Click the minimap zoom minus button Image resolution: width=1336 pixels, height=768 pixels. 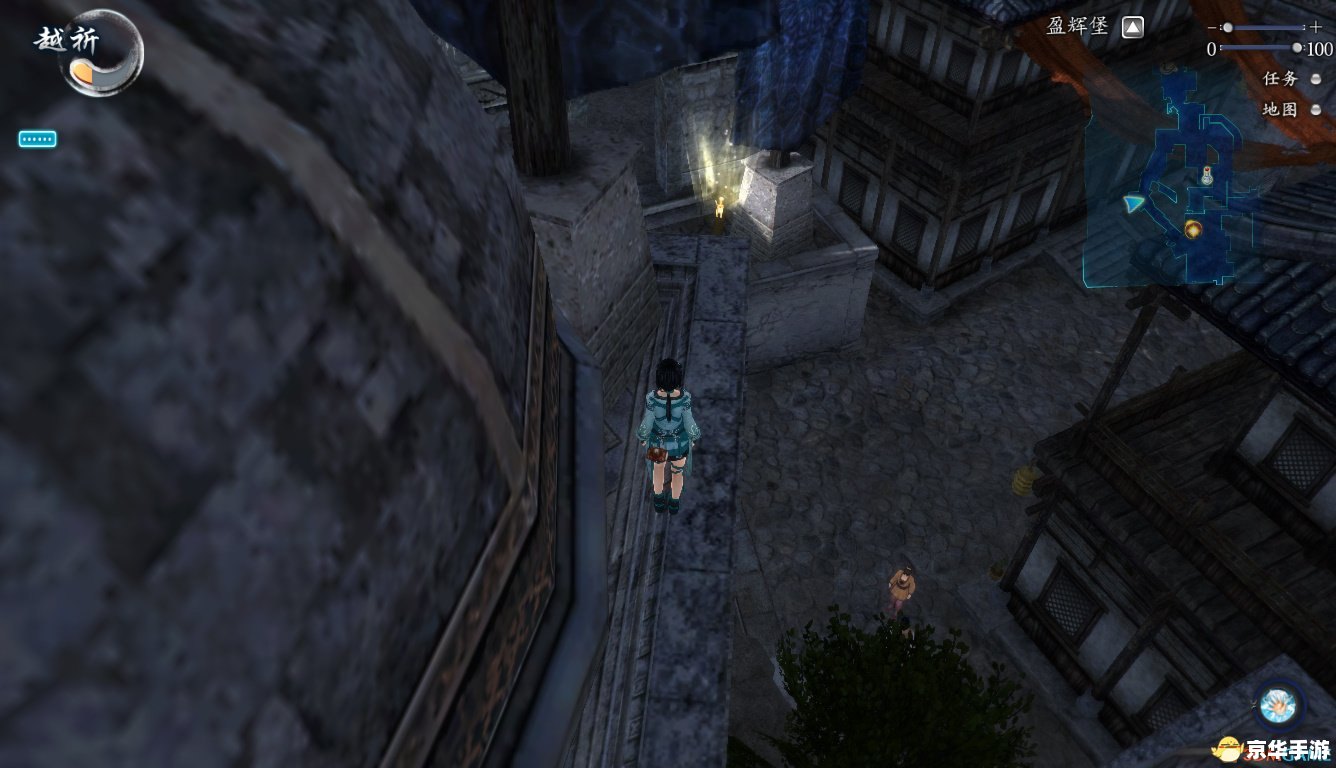1212,28
